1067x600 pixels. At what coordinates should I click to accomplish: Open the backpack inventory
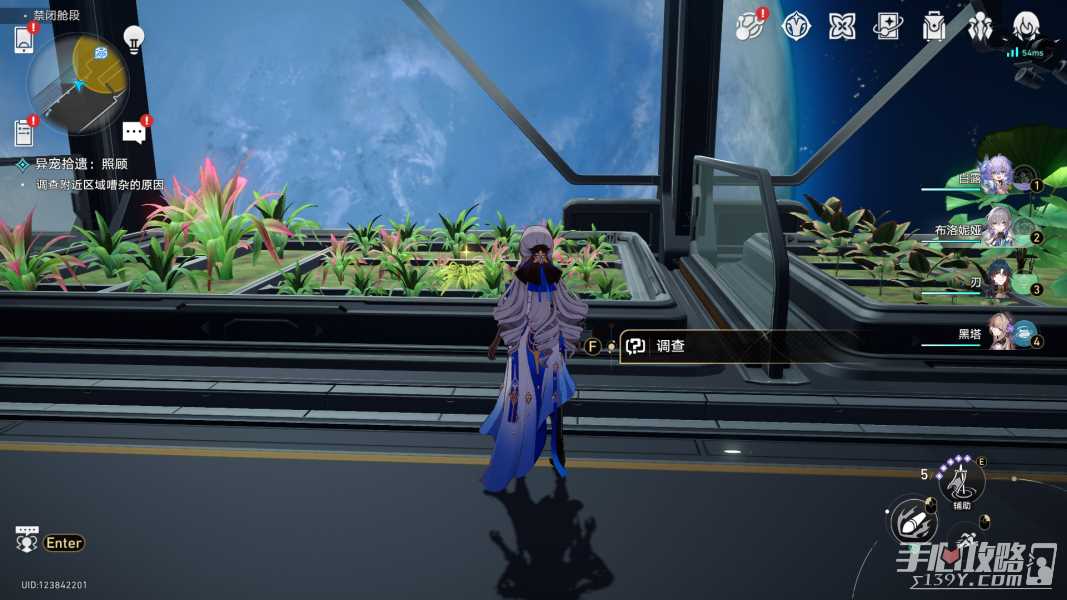(934, 27)
